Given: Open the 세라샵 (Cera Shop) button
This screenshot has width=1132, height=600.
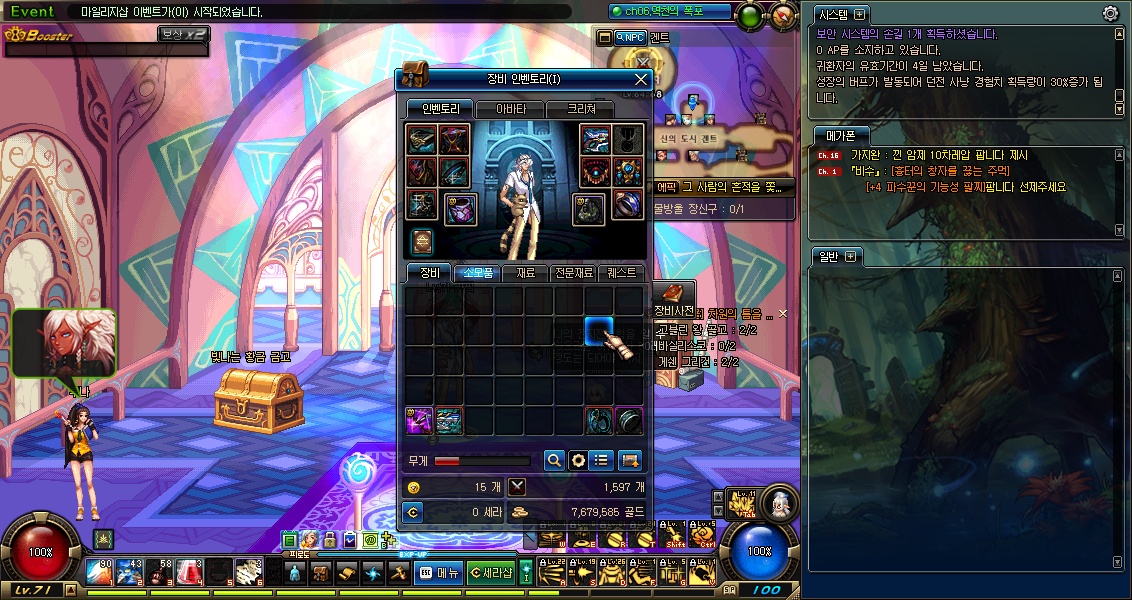Looking at the screenshot, I should coord(491,573).
